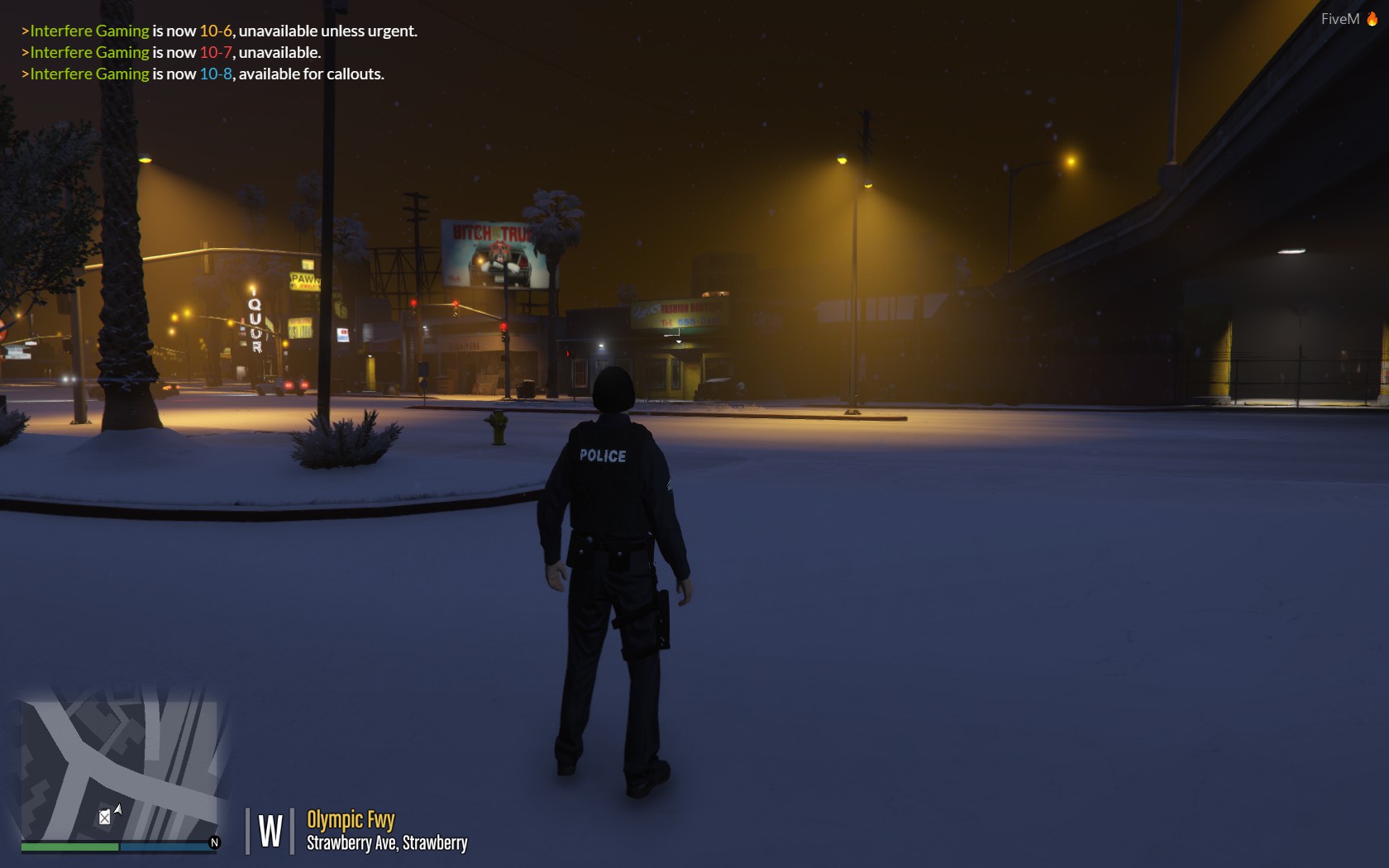Image resolution: width=1389 pixels, height=868 pixels.
Task: Toggle the 10-8 available status
Action: (216, 74)
